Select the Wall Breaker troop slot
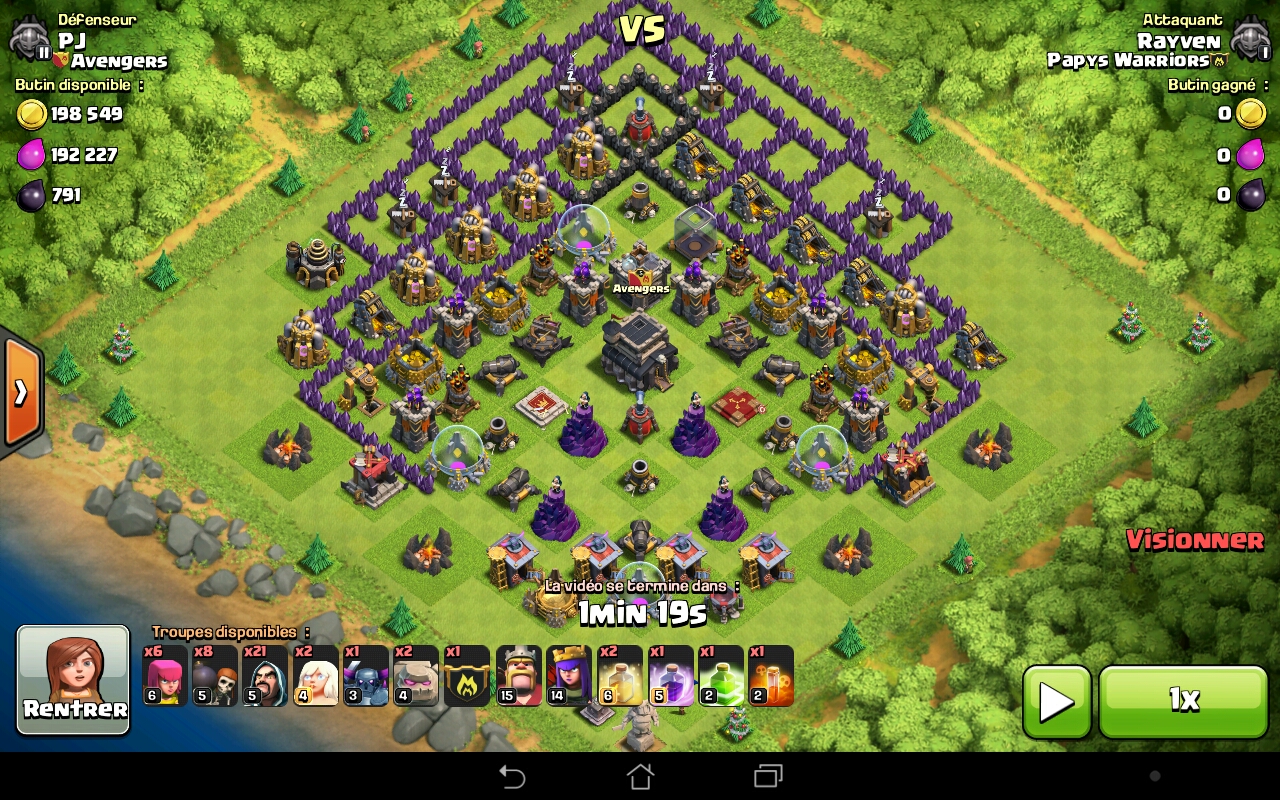The height and width of the screenshot is (800, 1280). click(215, 676)
